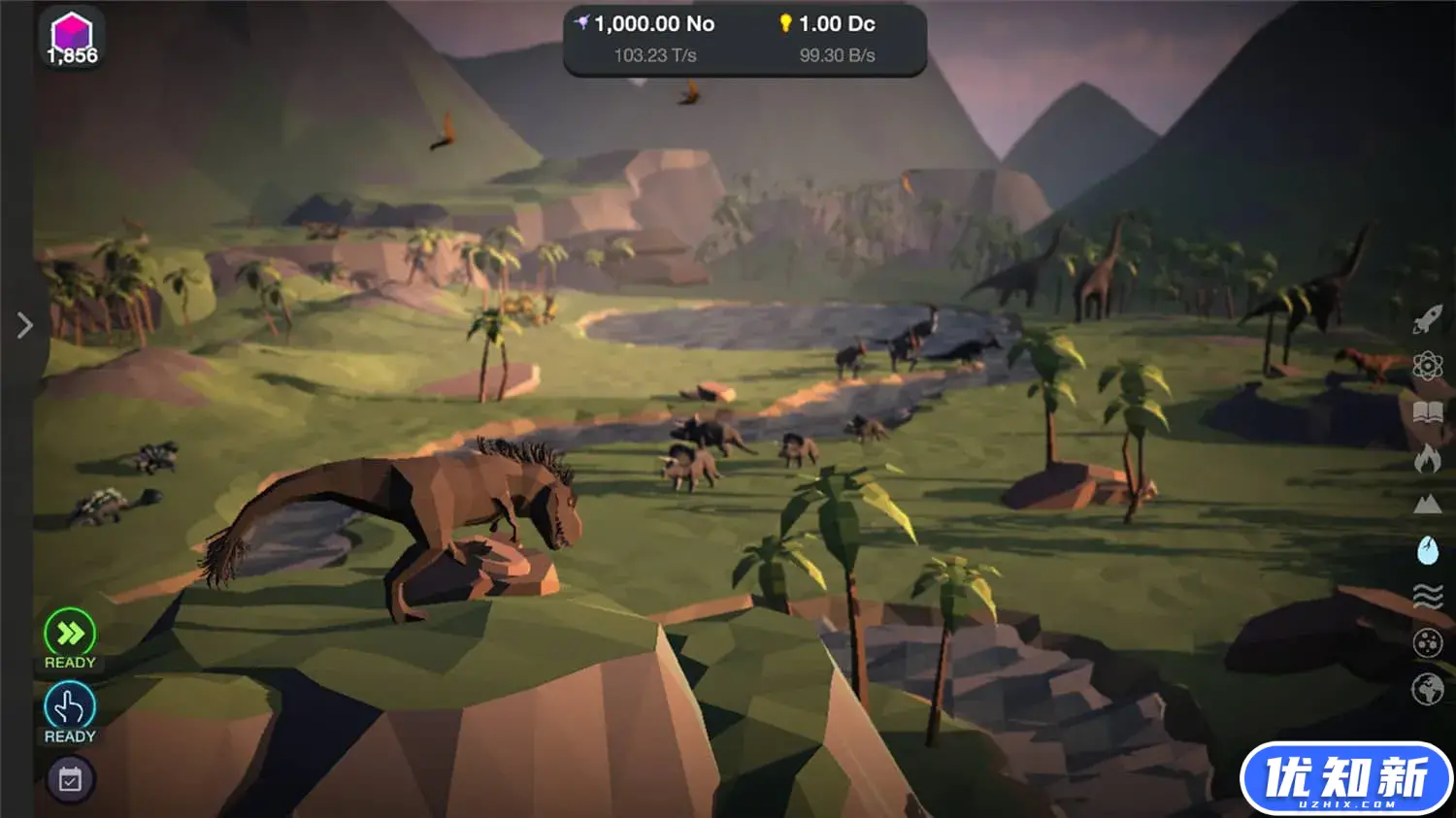1456x818 pixels.
Task: Select the wavy water icon
Action: coord(1427,596)
